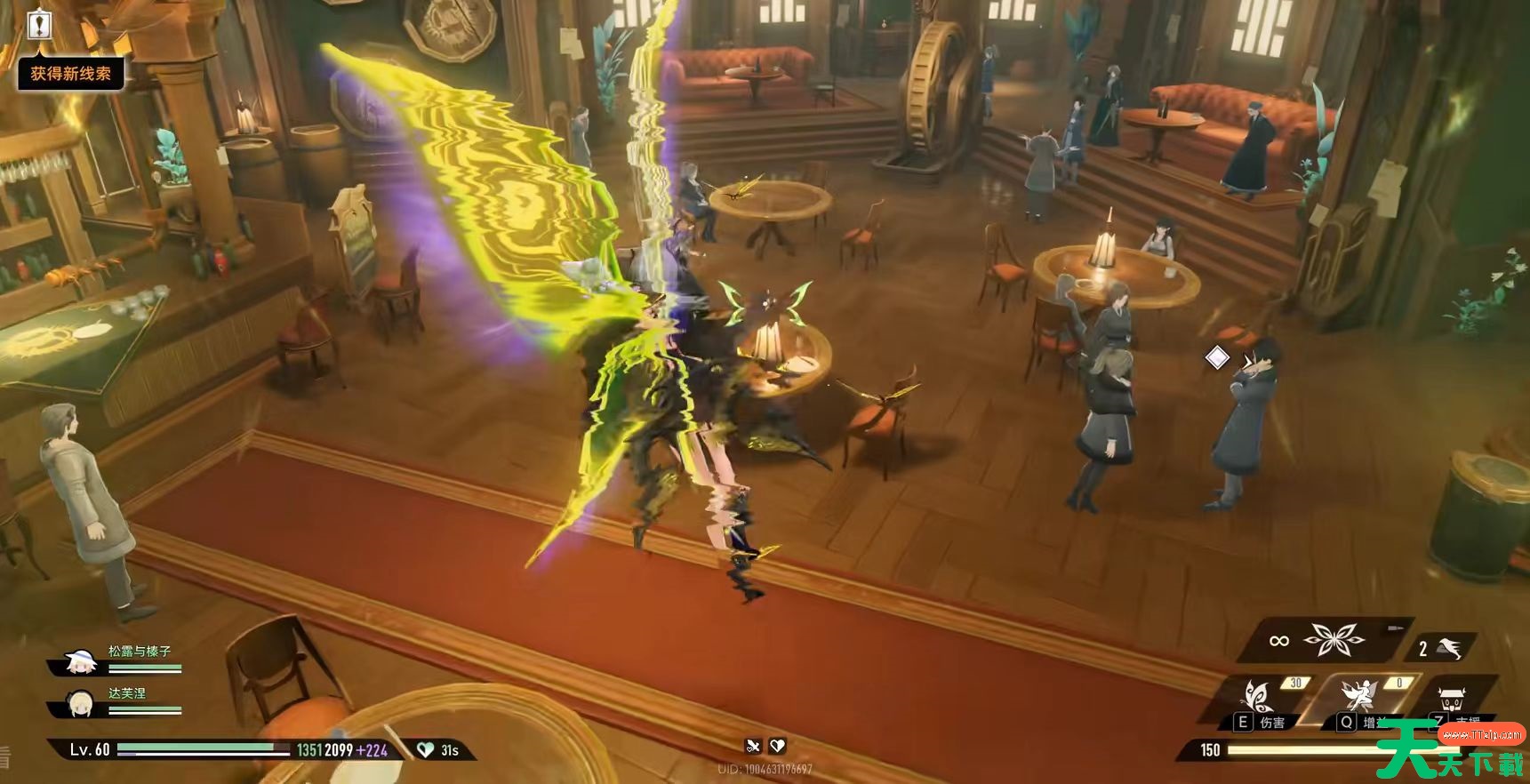Use the fairy 增益 ultimate skill
The height and width of the screenshot is (784, 1530).
click(1360, 694)
